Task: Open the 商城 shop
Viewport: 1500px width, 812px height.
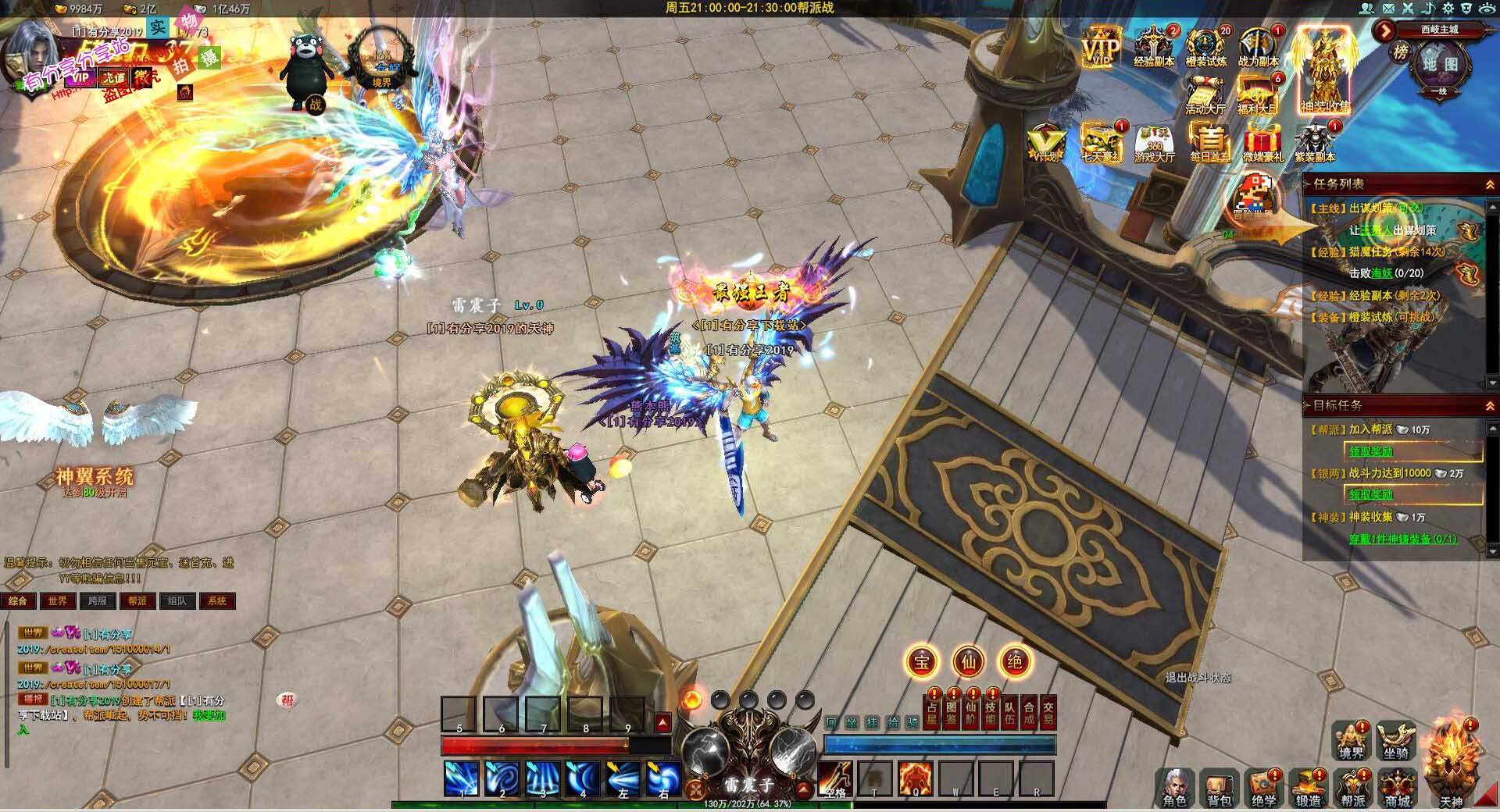Action: tap(1398, 786)
